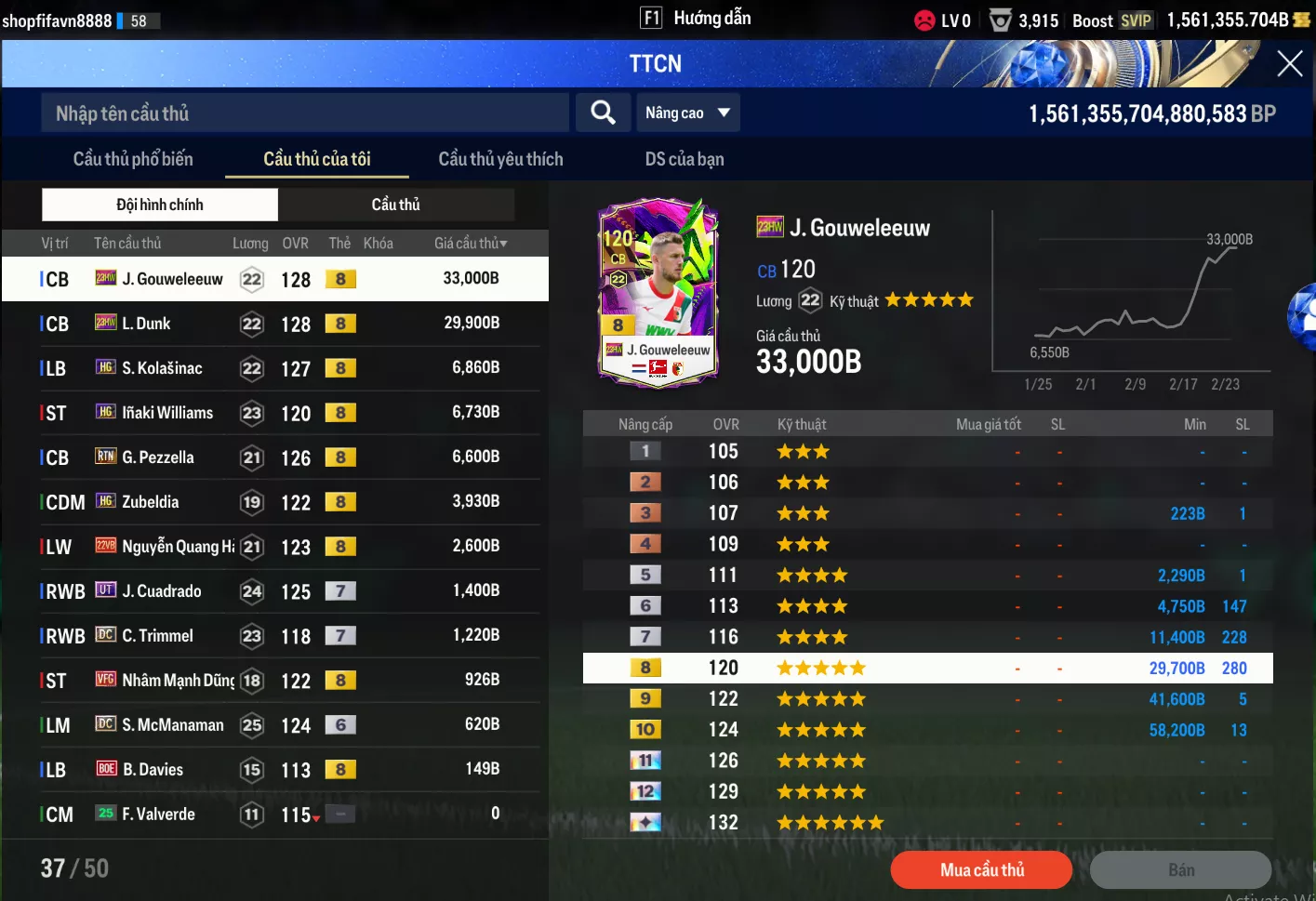This screenshot has width=1316, height=901.
Task: Open the Nâng cao dropdown
Action: coord(687,113)
